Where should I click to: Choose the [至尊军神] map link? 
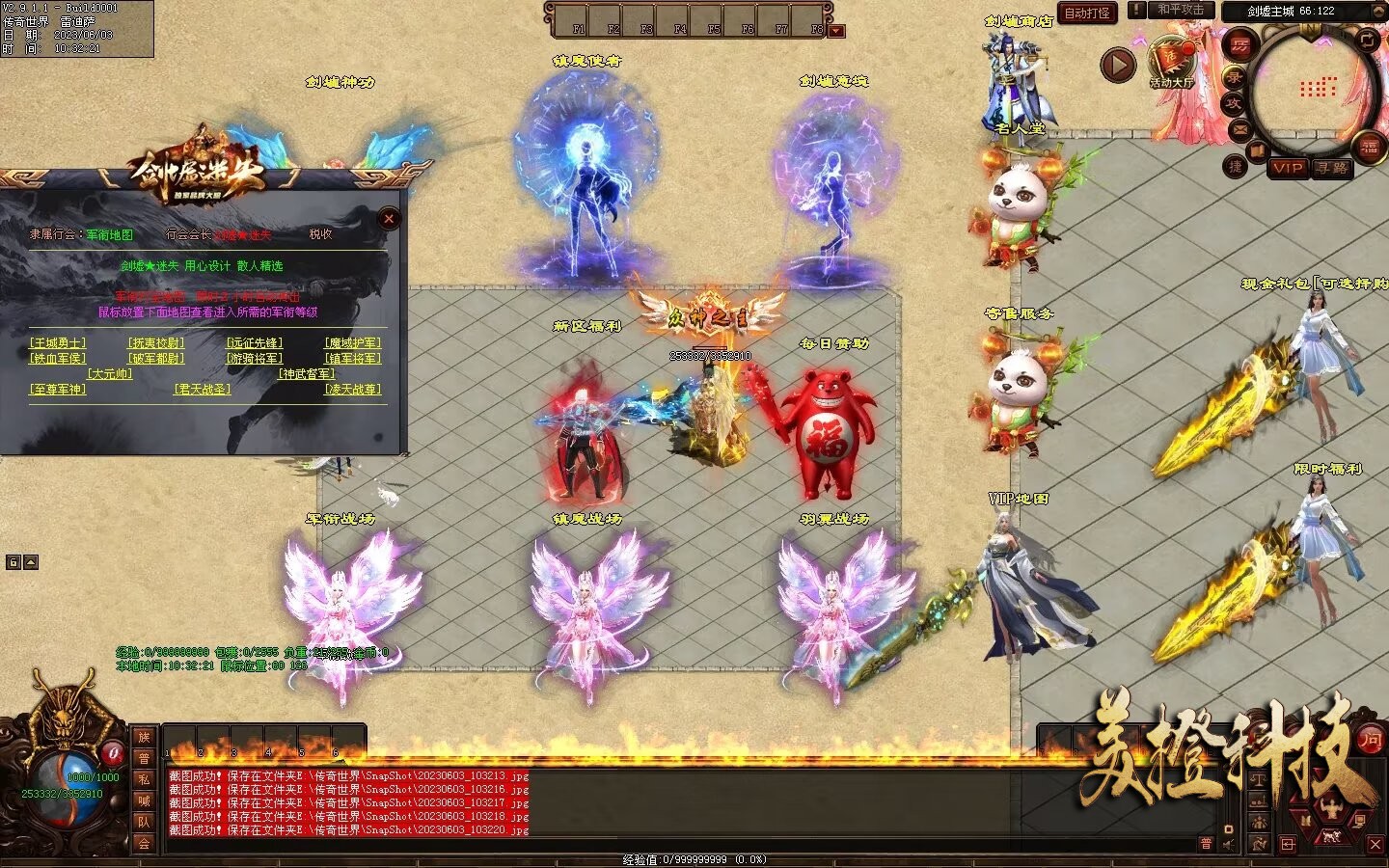click(x=58, y=390)
